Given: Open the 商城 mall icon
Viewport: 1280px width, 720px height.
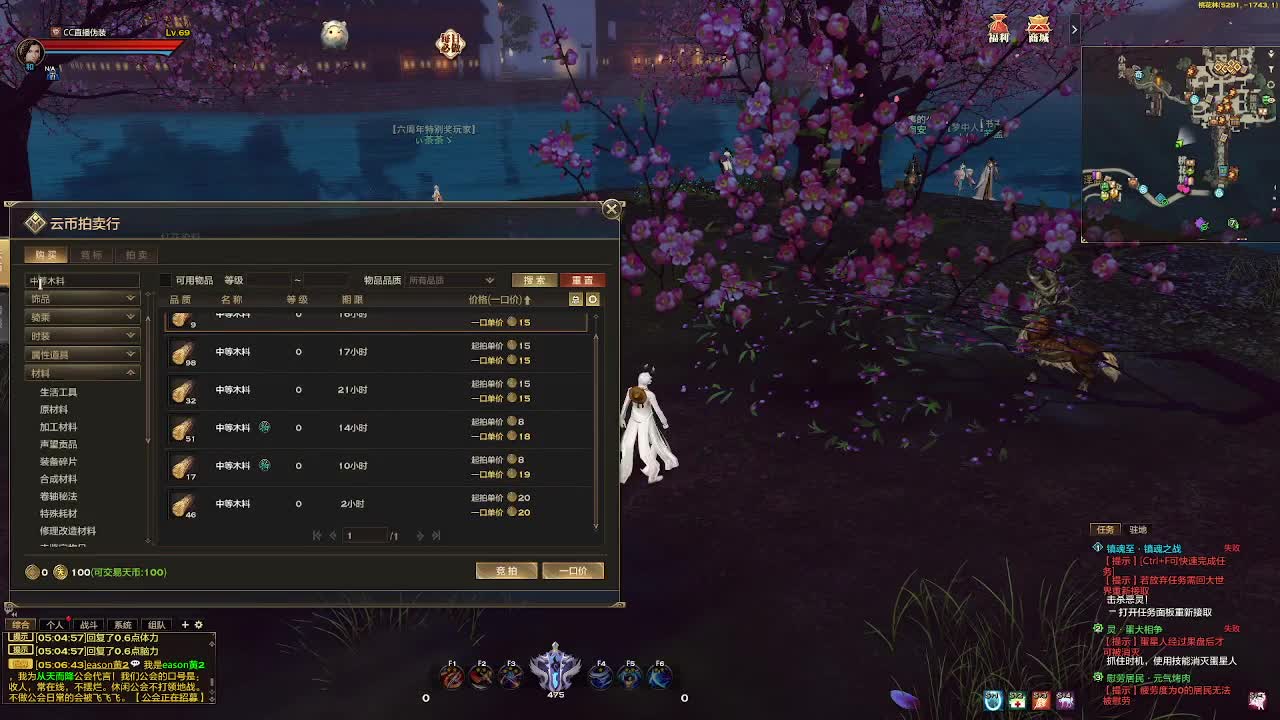Looking at the screenshot, I should [x=1039, y=28].
